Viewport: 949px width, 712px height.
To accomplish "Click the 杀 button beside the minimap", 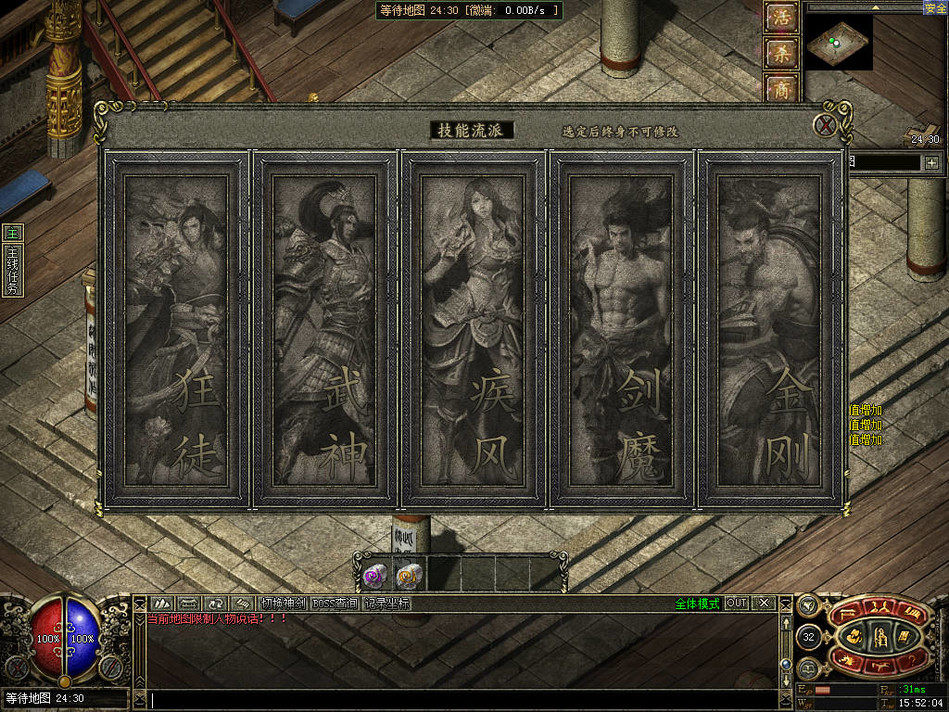I will tap(781, 53).
